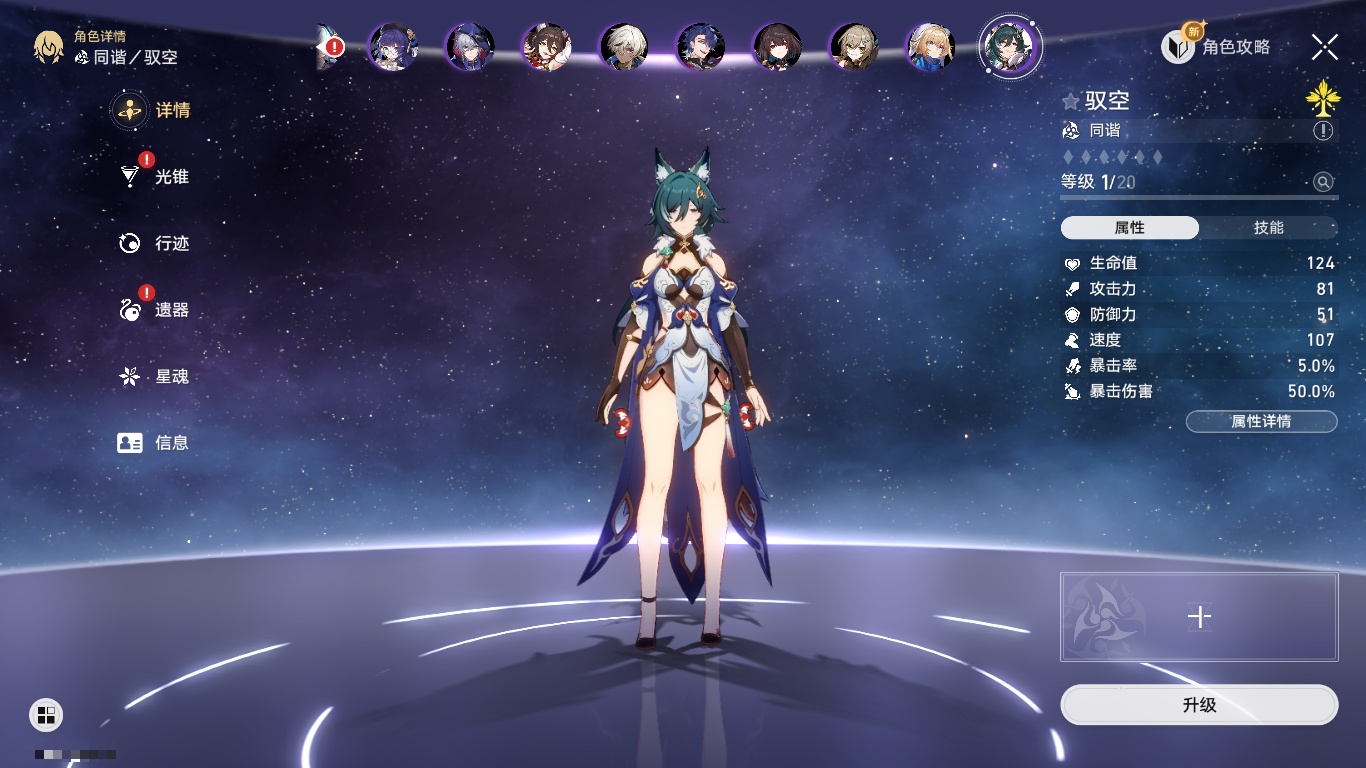The image size is (1366, 768).
Task: Select the 属性 attributes tab
Action: [1130, 228]
